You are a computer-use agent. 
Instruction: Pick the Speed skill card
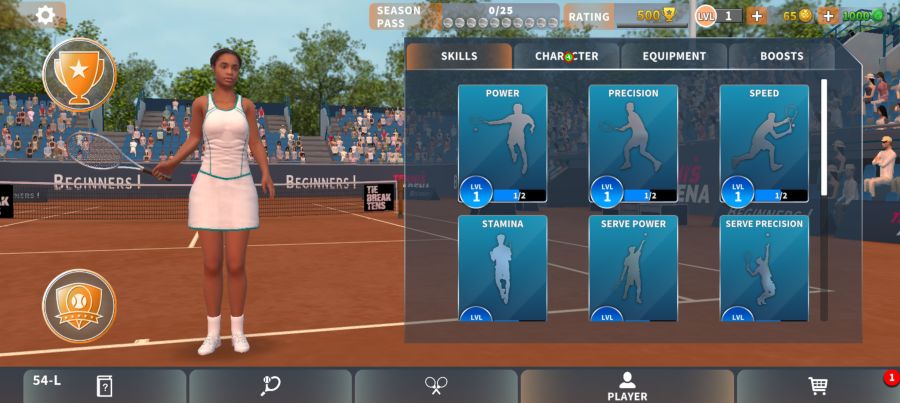click(764, 143)
